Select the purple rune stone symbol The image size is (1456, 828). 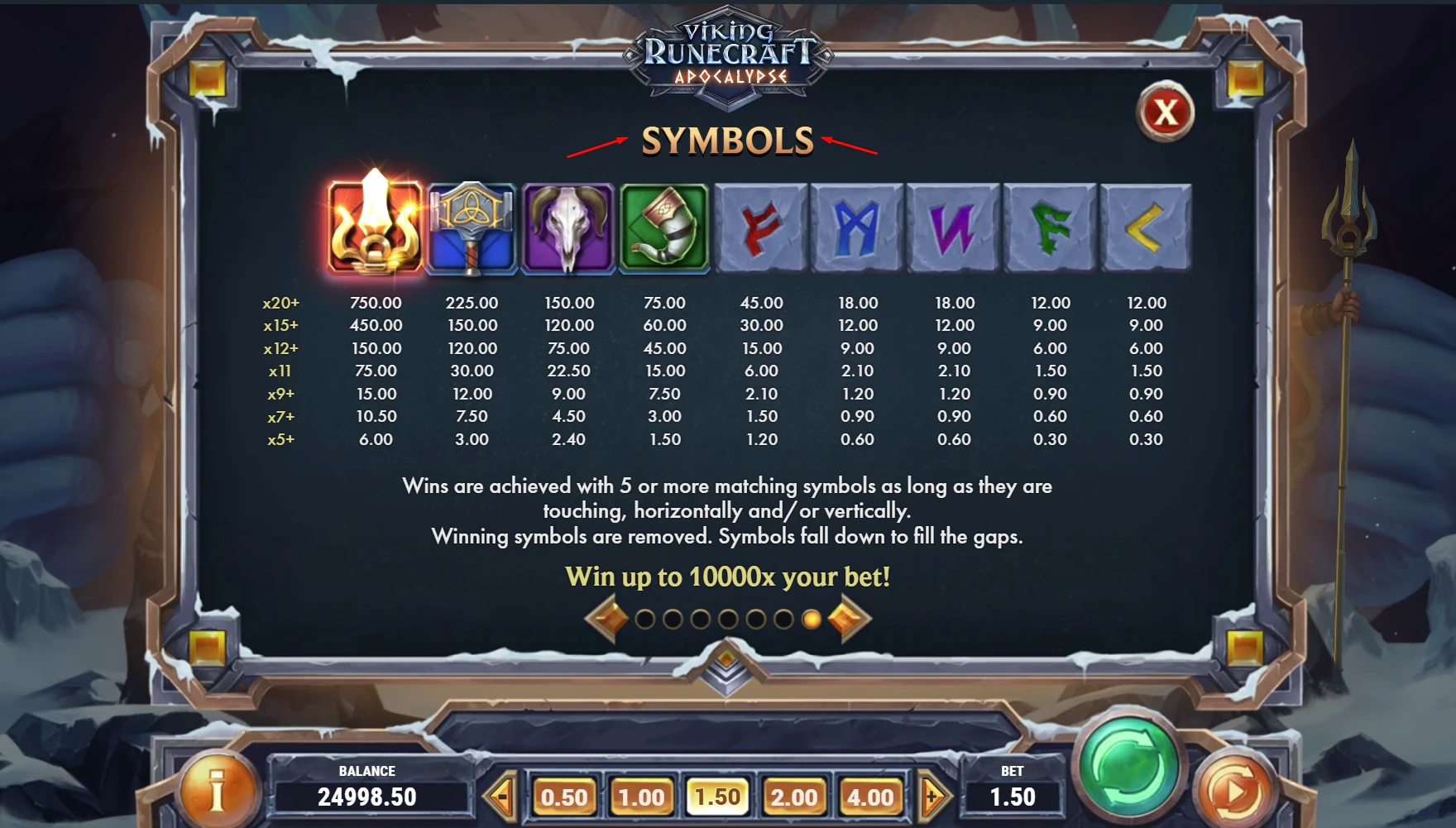point(953,225)
